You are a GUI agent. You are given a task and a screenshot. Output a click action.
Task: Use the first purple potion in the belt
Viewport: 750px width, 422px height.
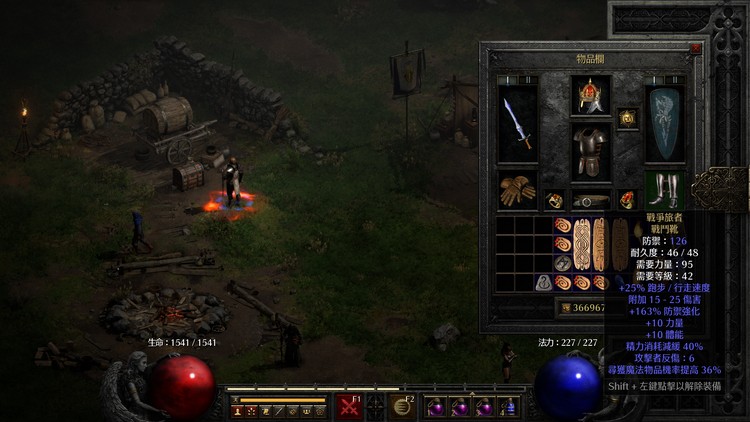[436, 407]
